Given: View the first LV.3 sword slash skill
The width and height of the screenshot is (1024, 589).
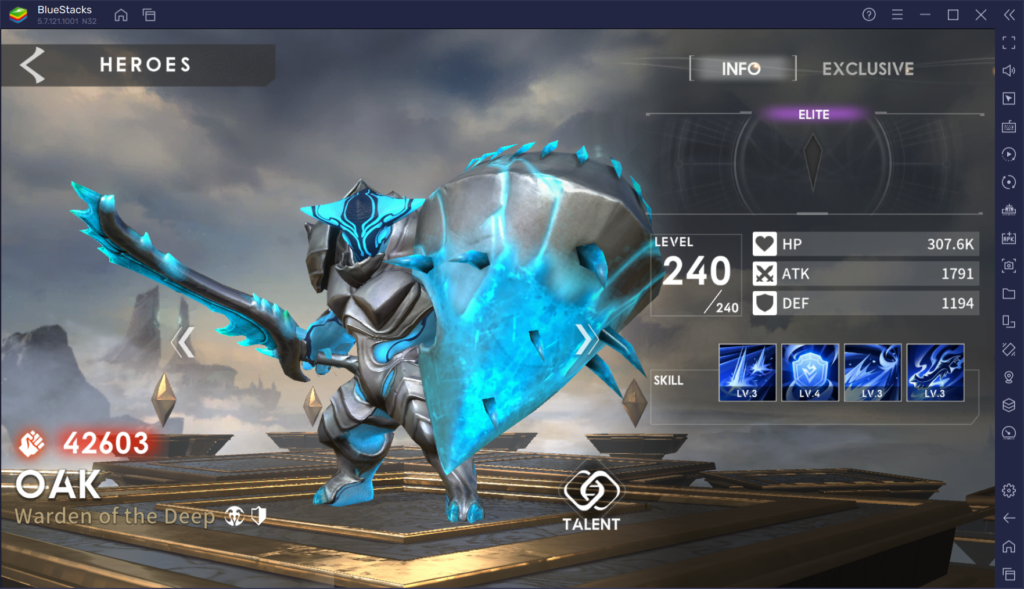Looking at the screenshot, I should pos(747,372).
